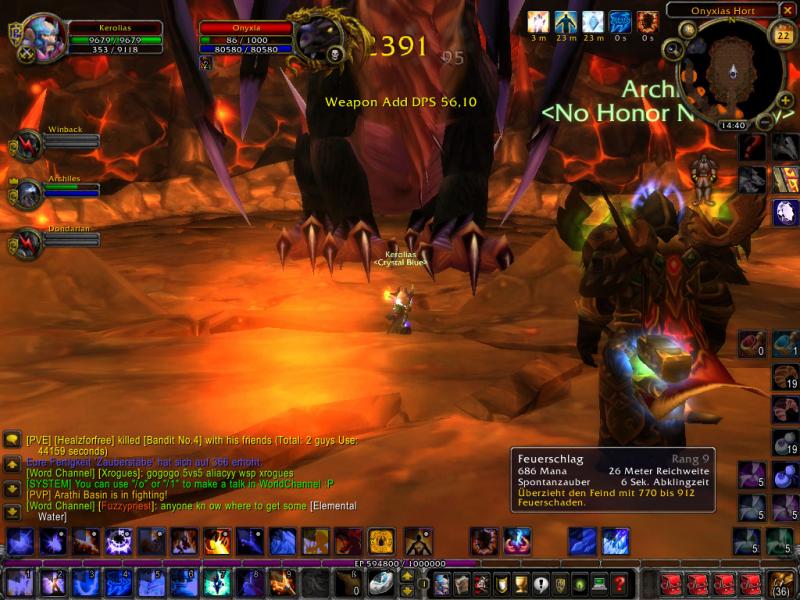This screenshot has height=600, width=800.
Task: Click the Onyxia target portrait
Action: [318, 38]
